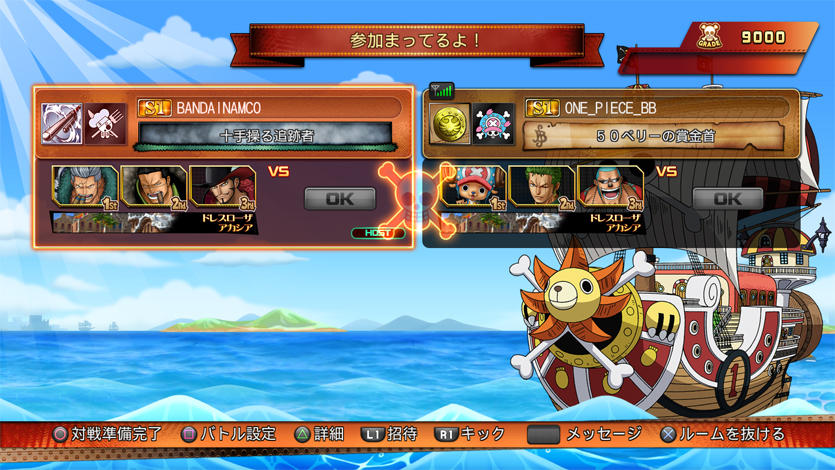Screen dimensions: 835x470
Task: Select the Chopper jolly roger emblem
Action: pos(493,124)
